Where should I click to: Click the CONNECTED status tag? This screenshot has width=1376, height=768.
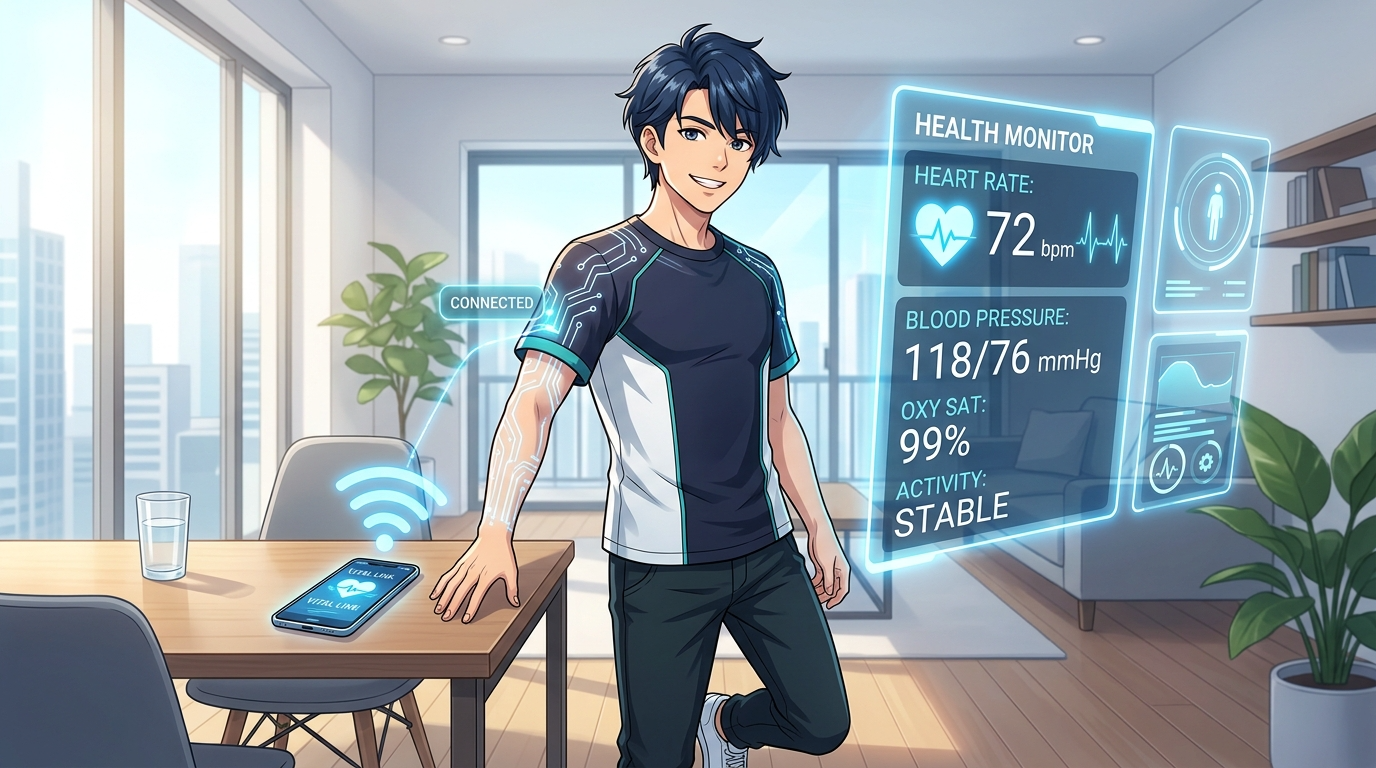point(491,302)
